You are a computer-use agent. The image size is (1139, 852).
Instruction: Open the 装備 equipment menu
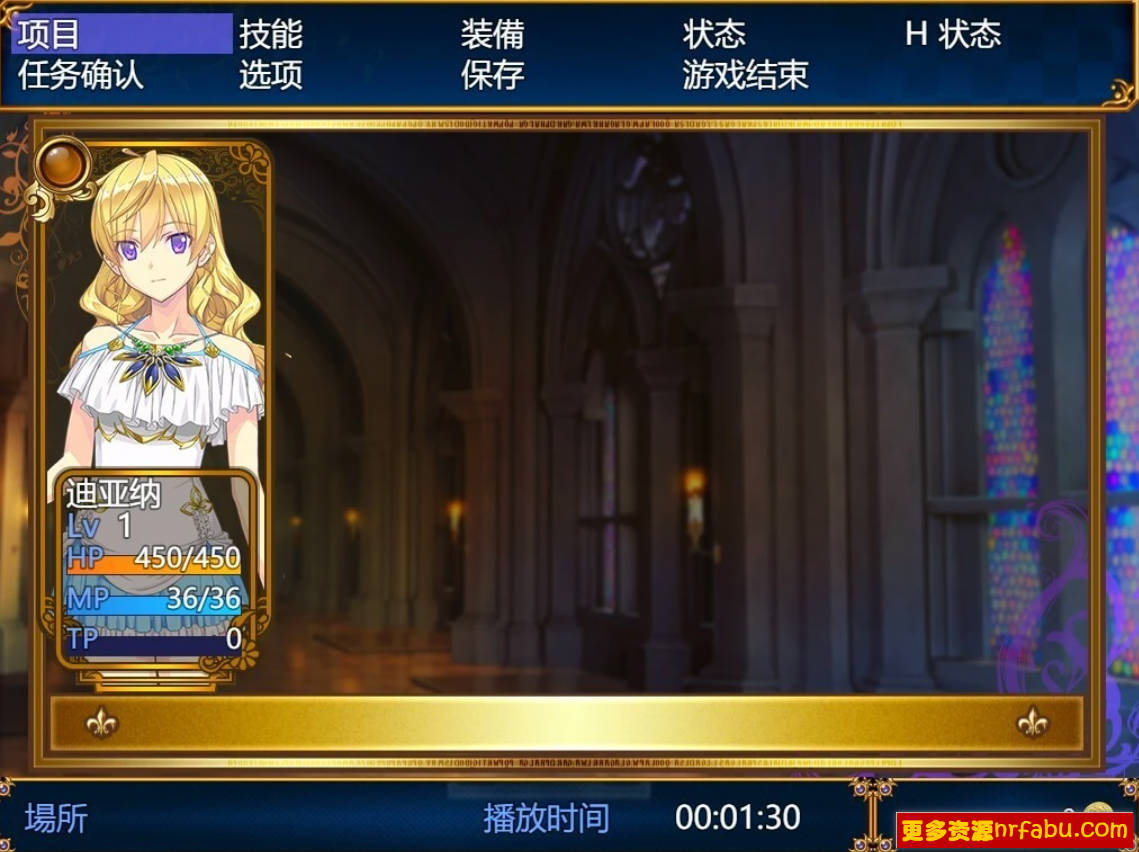click(x=492, y=35)
